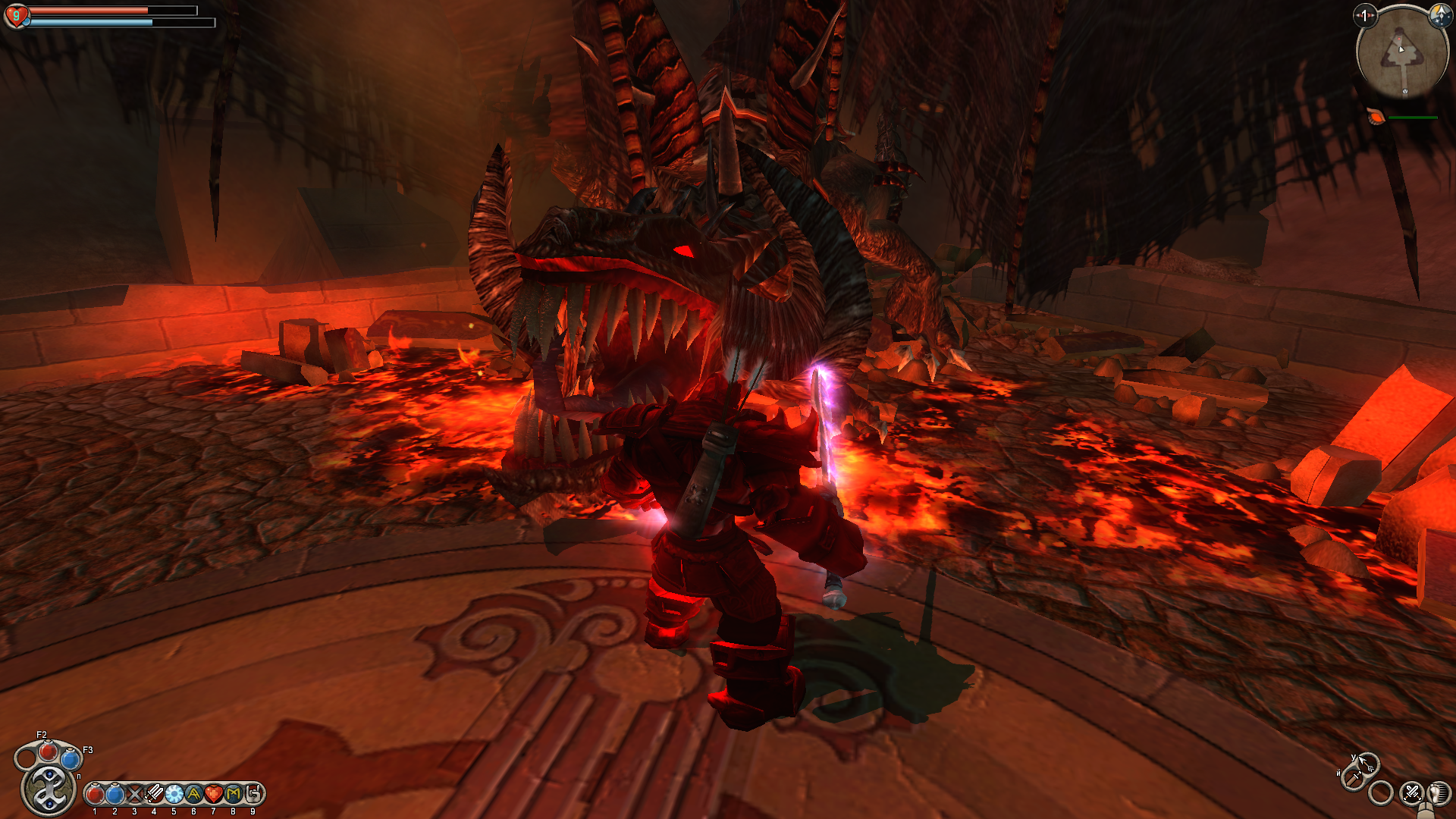This screenshot has width=1456, height=819.
Task: Click the day-night compass icon
Action: coord(1439,15)
